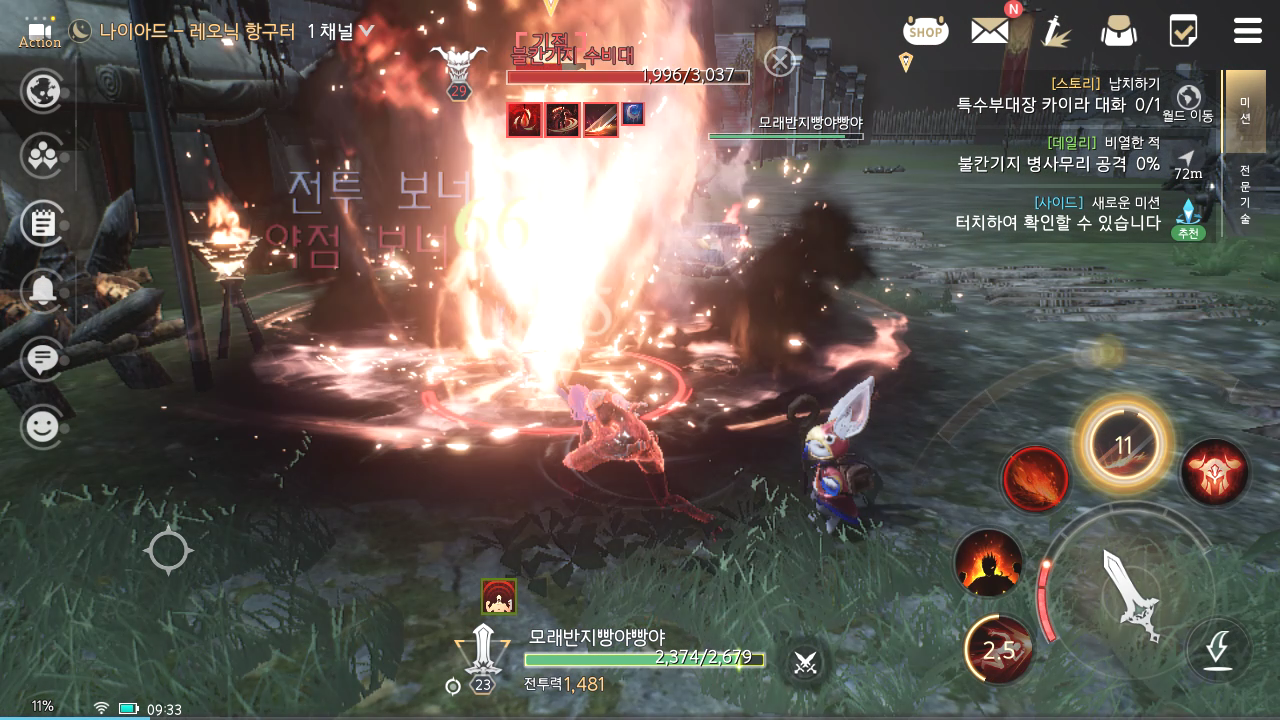Screen dimensions: 1280x720
Task: Open the channel dropdown next to 1 채널
Action: pos(366,31)
